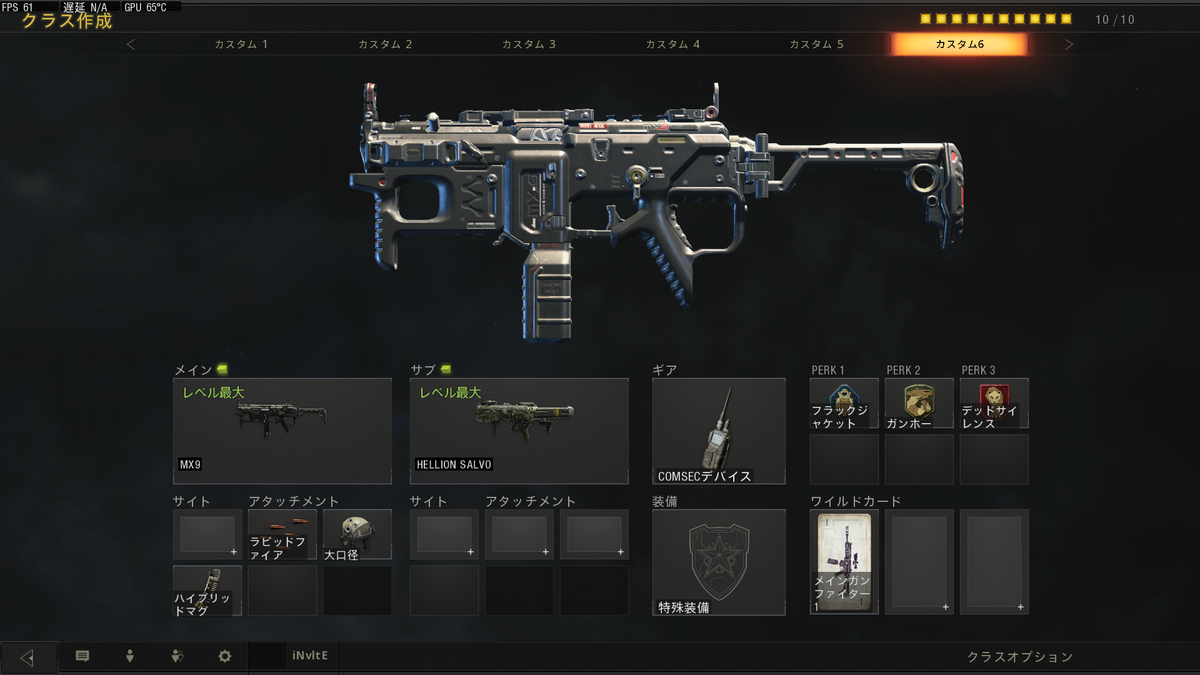Image resolution: width=1200 pixels, height=675 pixels.
Task: Open the 特殊装備 equipment slot
Action: tap(718, 562)
